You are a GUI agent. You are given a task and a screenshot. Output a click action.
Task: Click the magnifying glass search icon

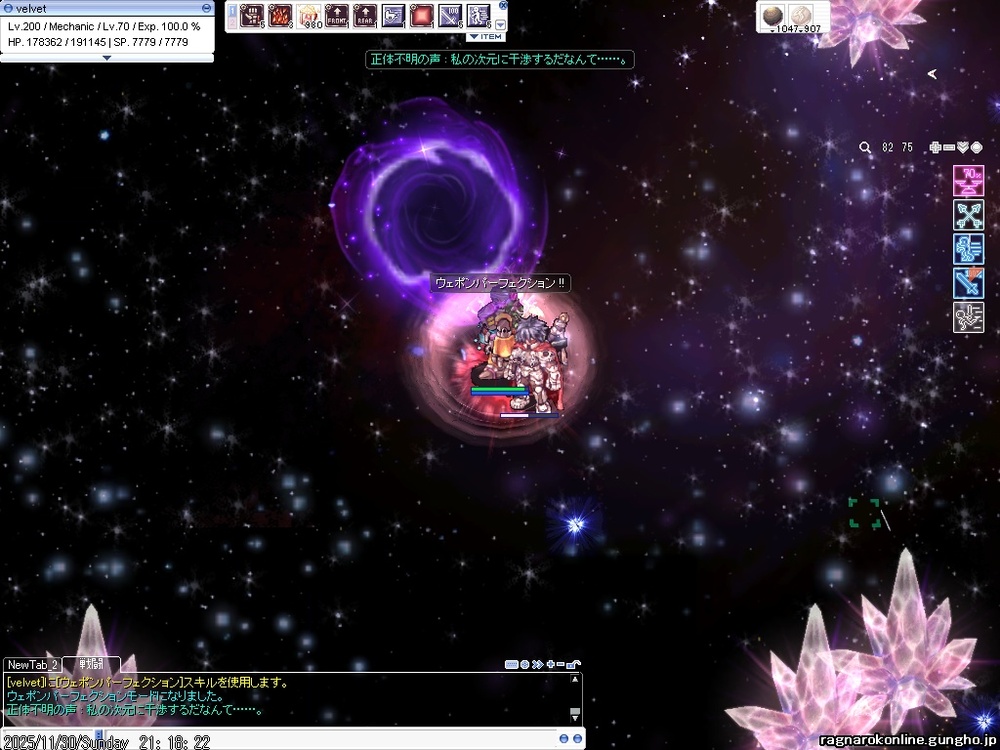click(866, 147)
